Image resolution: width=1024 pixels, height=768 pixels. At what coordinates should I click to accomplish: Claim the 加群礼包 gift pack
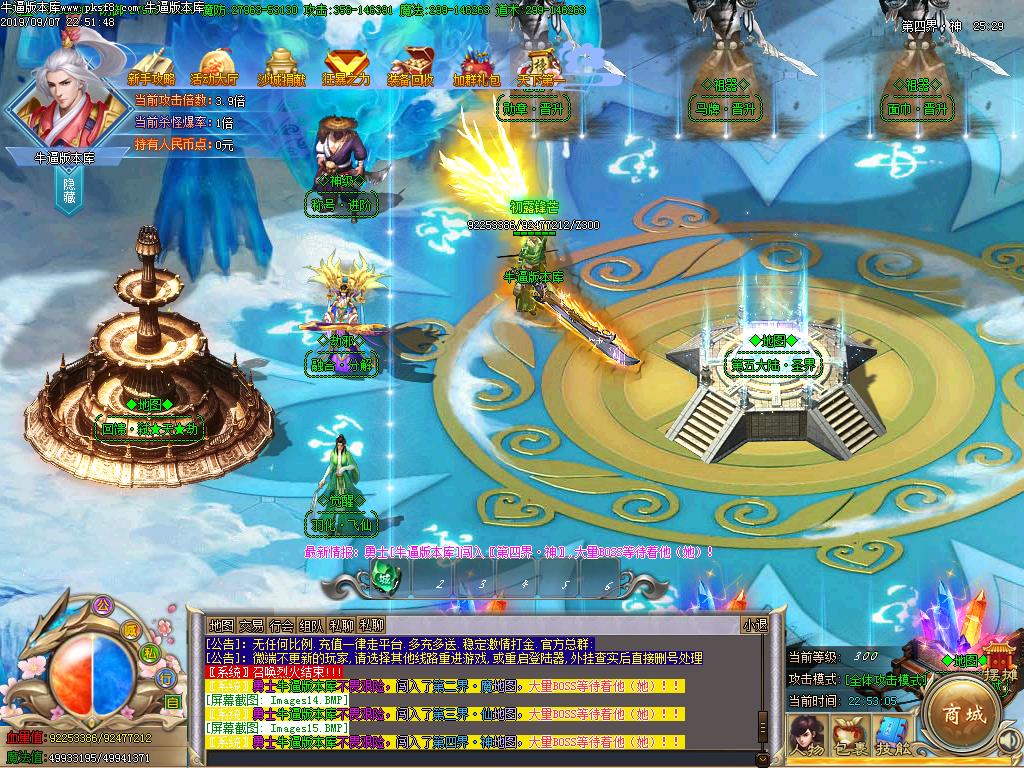click(476, 66)
